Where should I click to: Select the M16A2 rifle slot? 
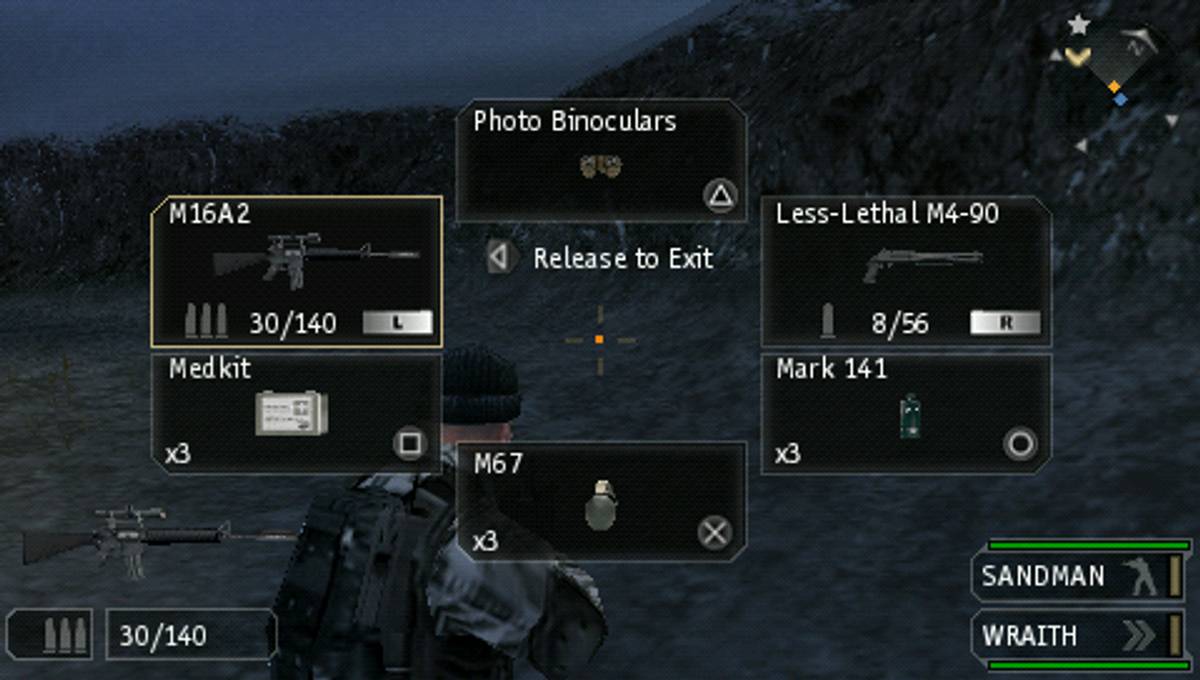(x=296, y=271)
